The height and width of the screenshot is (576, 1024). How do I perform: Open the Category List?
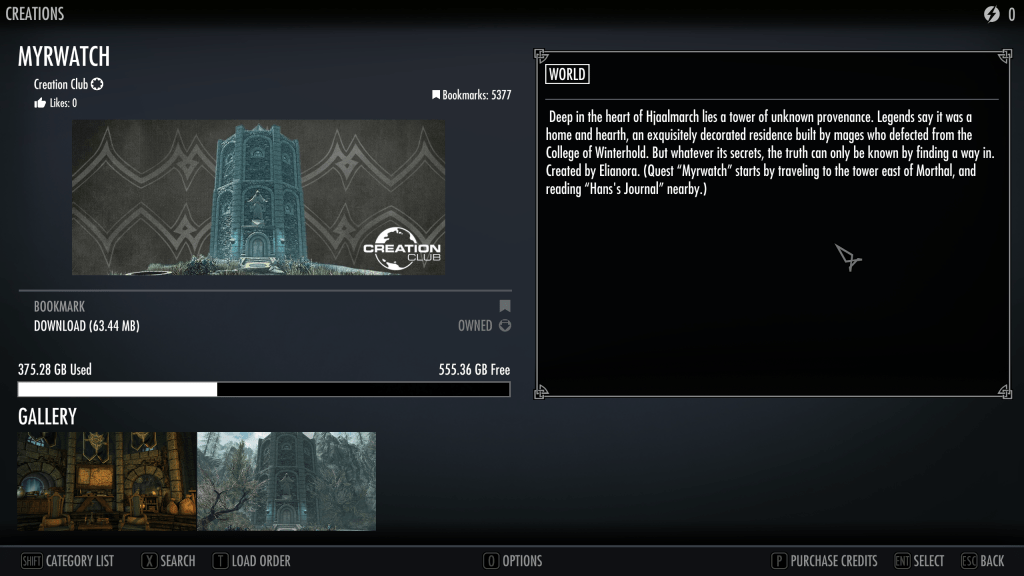[68, 561]
